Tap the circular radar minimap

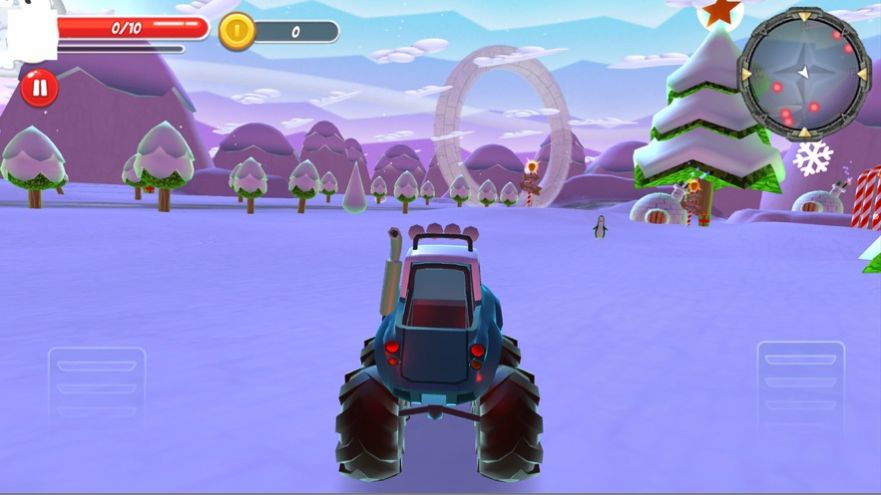coord(803,72)
